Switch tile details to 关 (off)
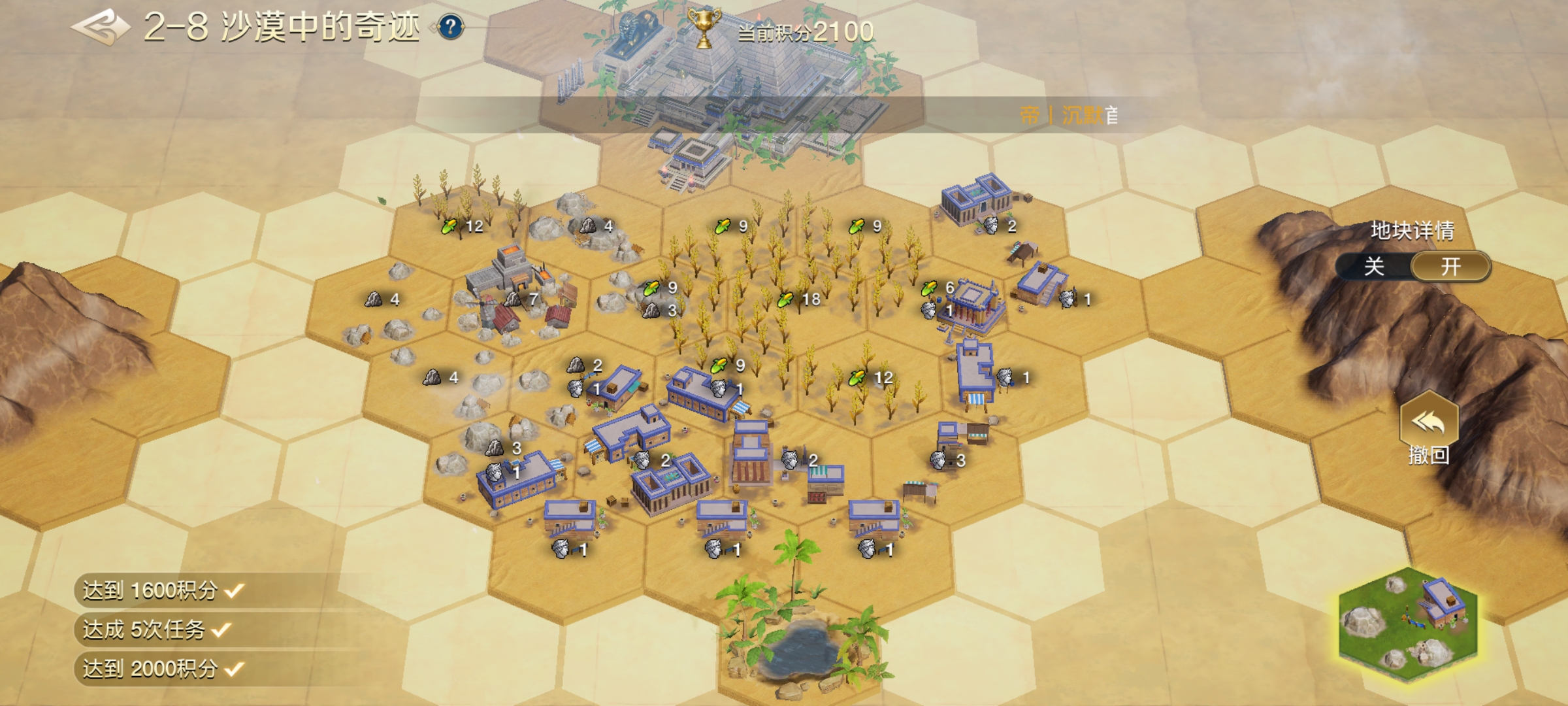The width and height of the screenshot is (1568, 706). [x=1374, y=267]
